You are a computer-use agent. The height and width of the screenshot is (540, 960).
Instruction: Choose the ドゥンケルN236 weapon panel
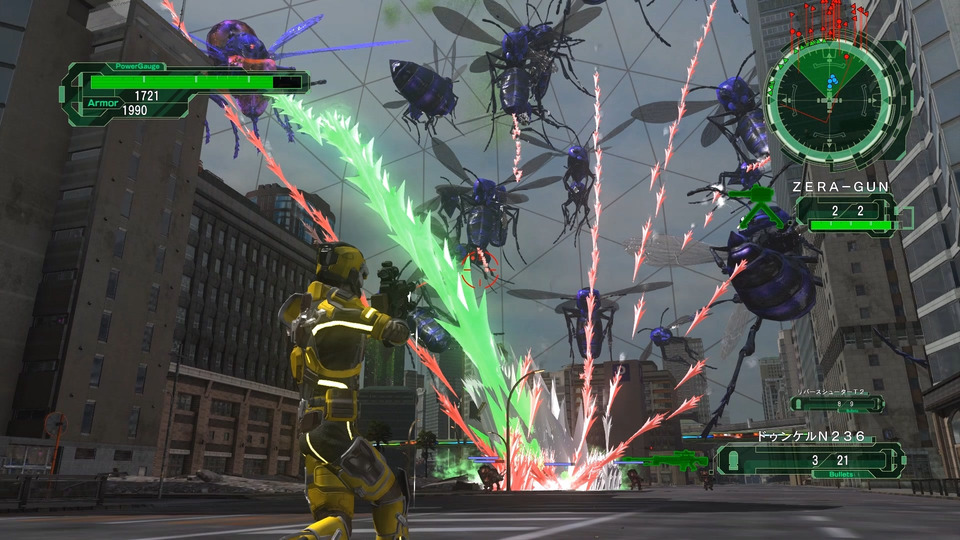810,459
